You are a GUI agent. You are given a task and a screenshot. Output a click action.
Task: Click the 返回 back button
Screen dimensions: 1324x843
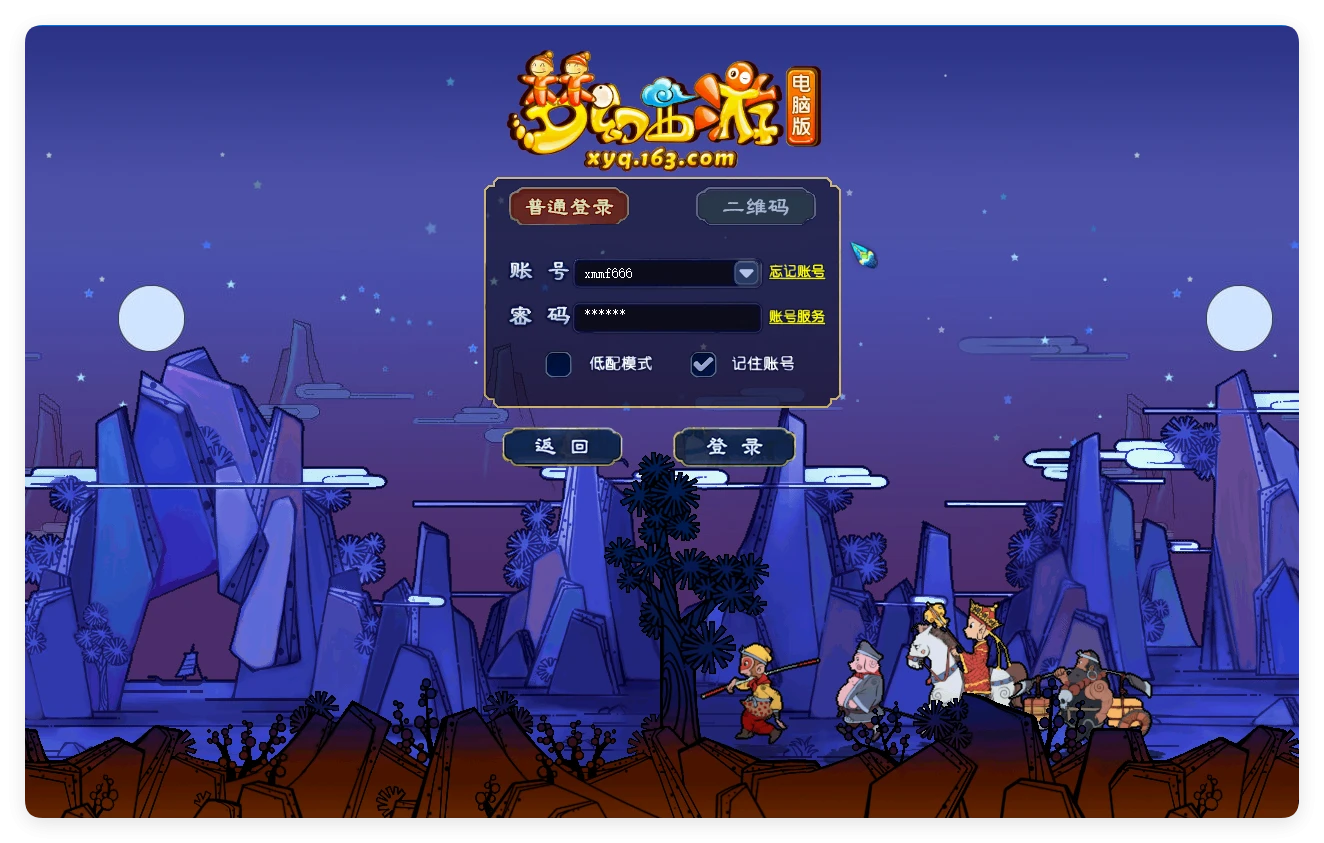(562, 447)
